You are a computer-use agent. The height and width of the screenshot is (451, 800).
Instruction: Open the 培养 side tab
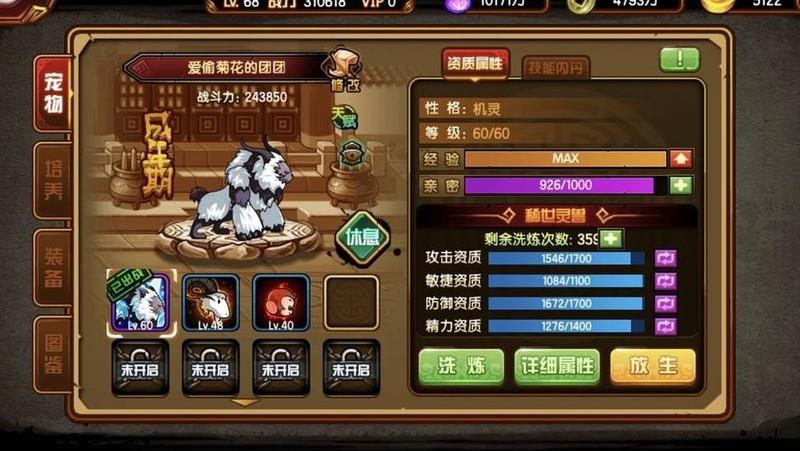click(x=52, y=180)
